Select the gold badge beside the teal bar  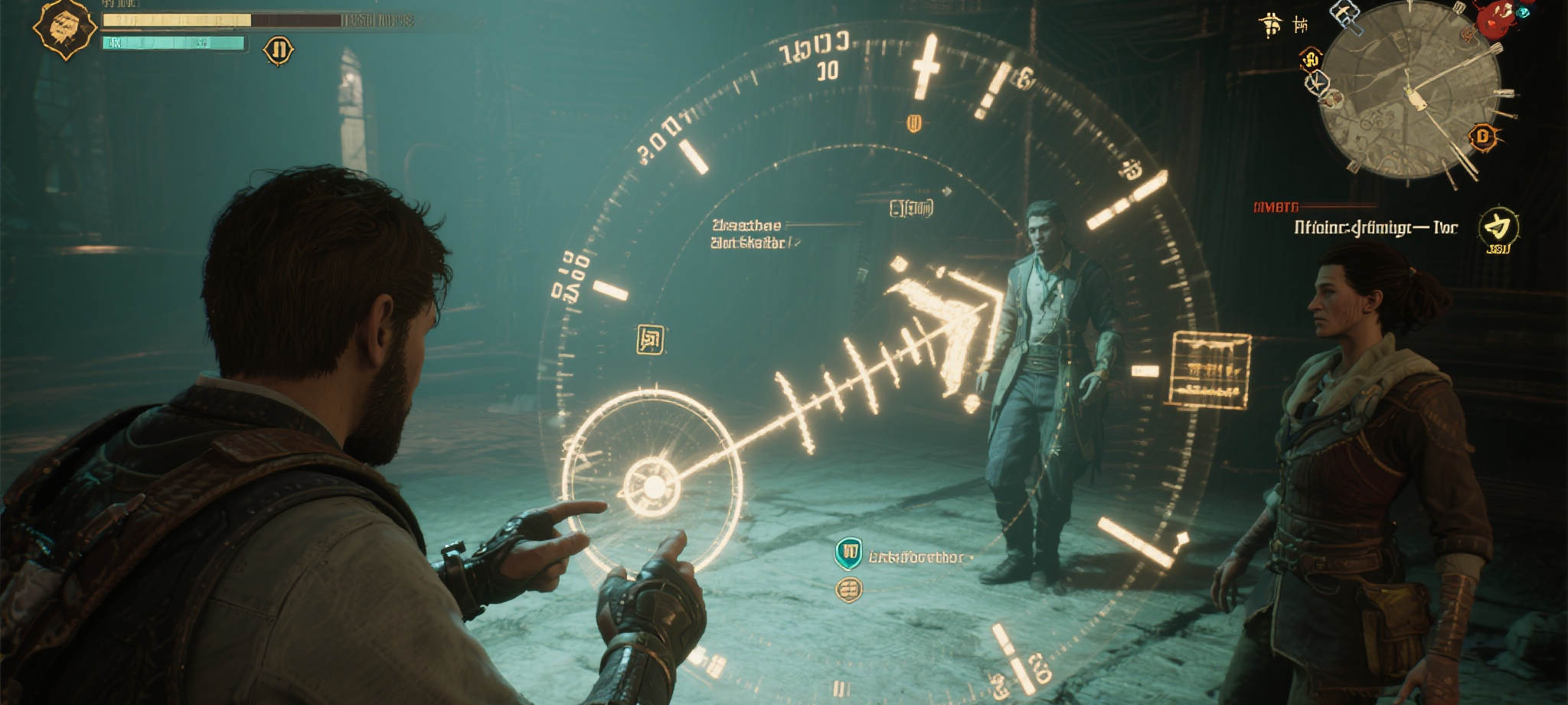tap(278, 51)
